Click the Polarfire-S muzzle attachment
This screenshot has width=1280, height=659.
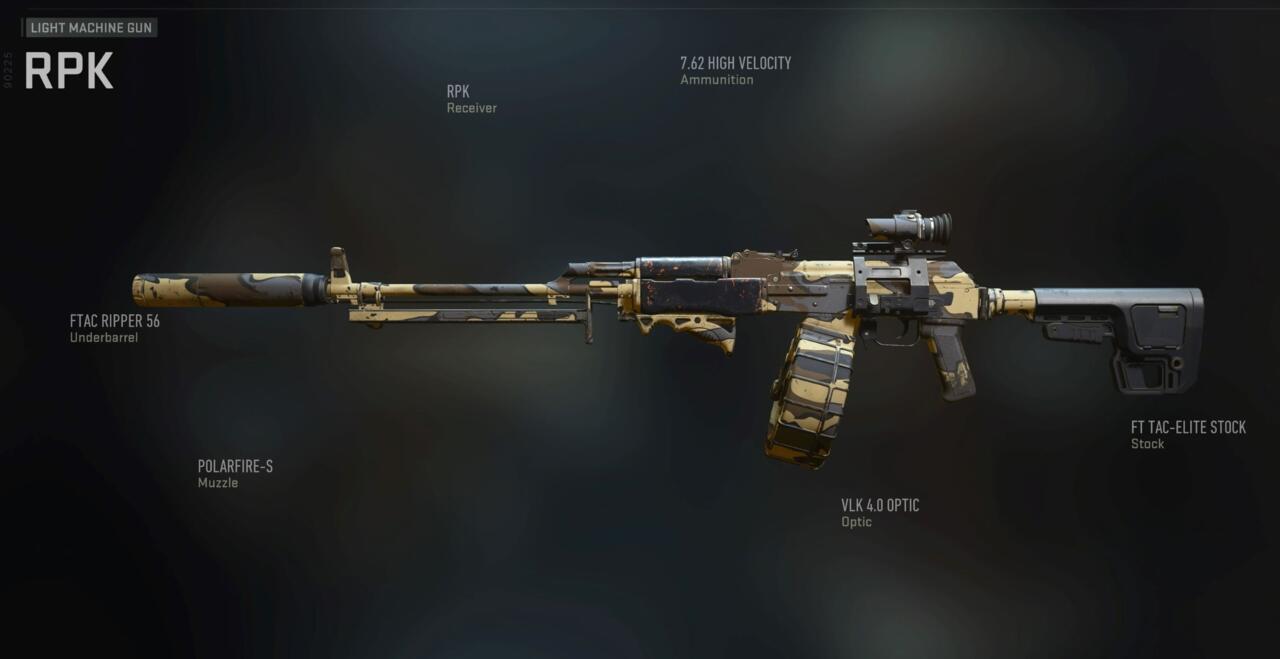pos(235,473)
